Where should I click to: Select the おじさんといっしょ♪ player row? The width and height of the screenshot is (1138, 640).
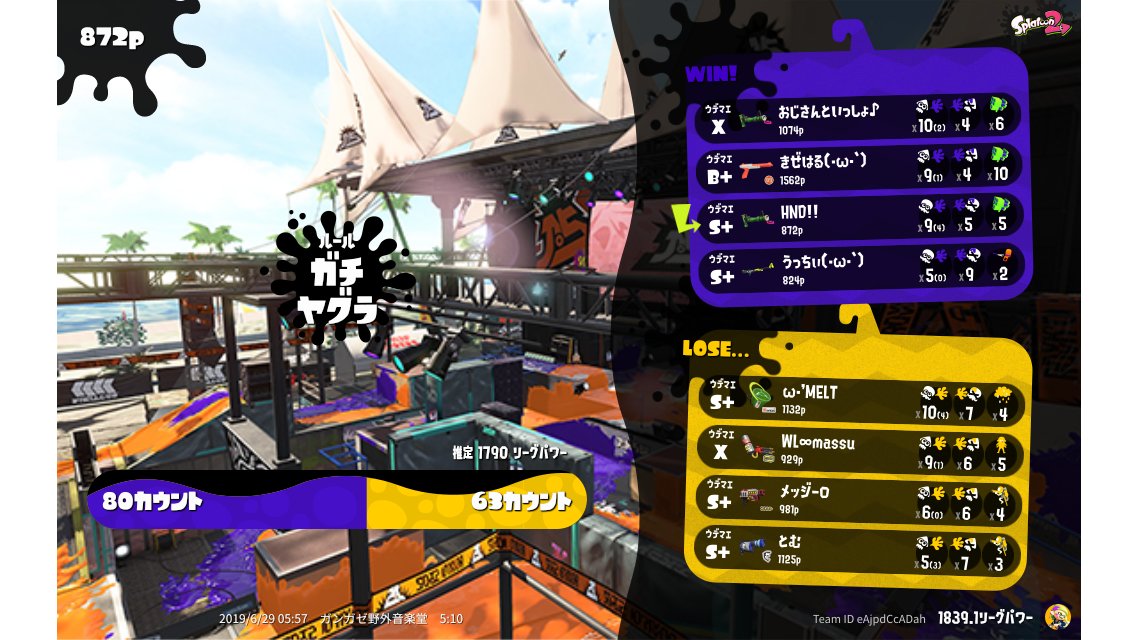point(858,118)
